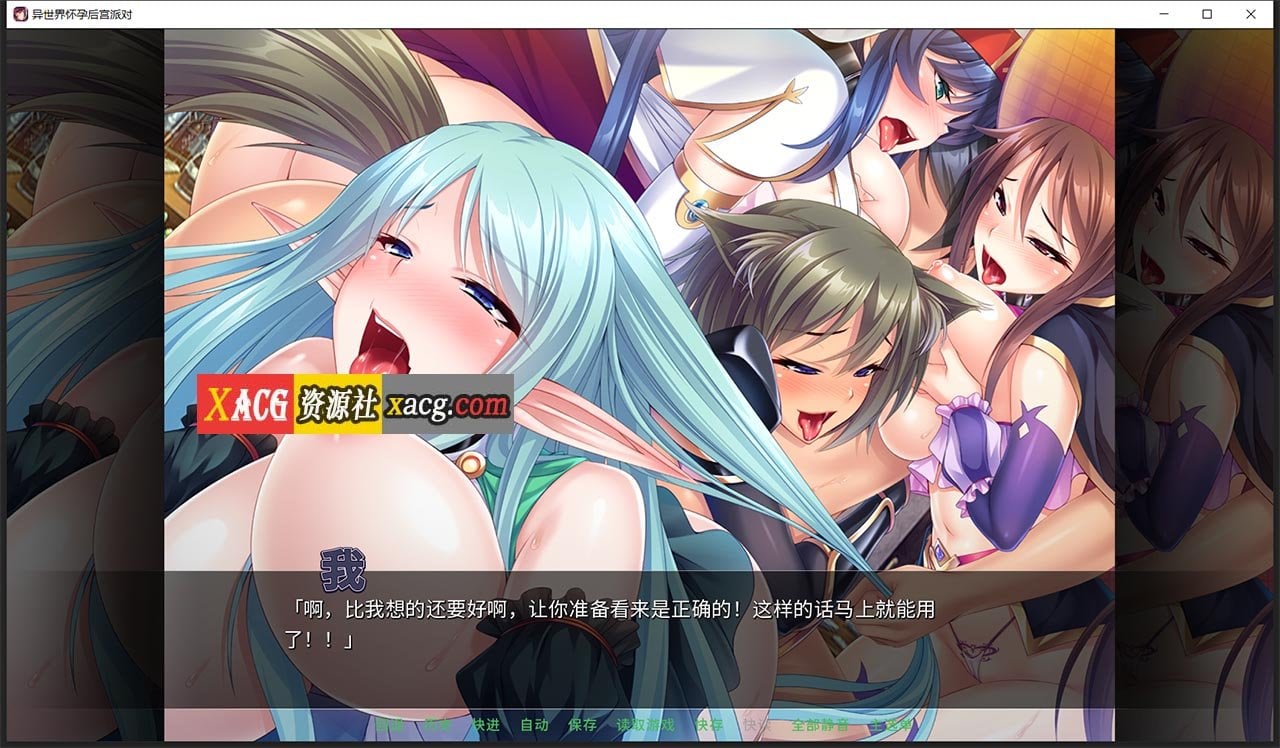Click the second dimmed menu bar option
Viewport: 1280px width, 748px height.
tap(437, 724)
